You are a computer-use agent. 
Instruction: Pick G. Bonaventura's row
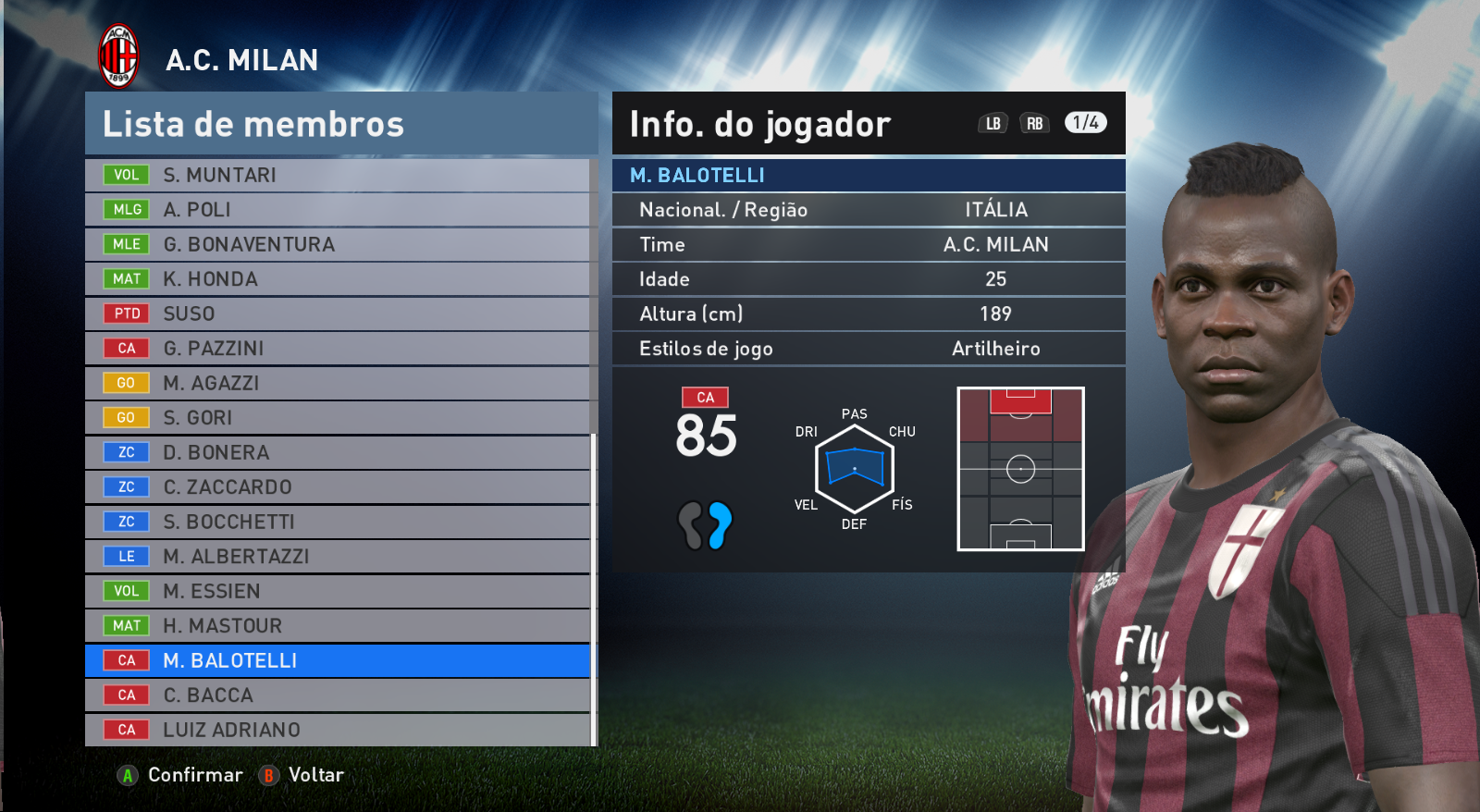coord(338,244)
